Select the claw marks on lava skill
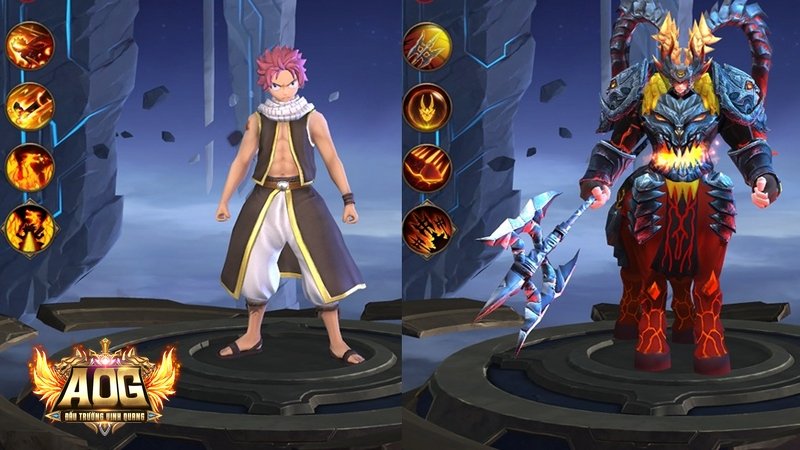 427,167
